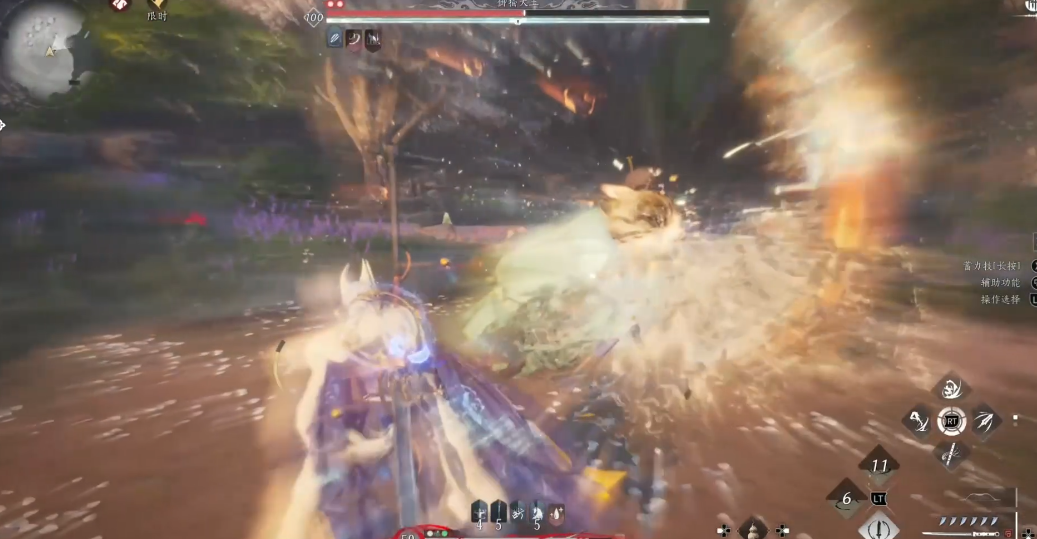Choose the diamond slot showing 6
Viewport: 1037px width, 539px height.
[x=846, y=498]
